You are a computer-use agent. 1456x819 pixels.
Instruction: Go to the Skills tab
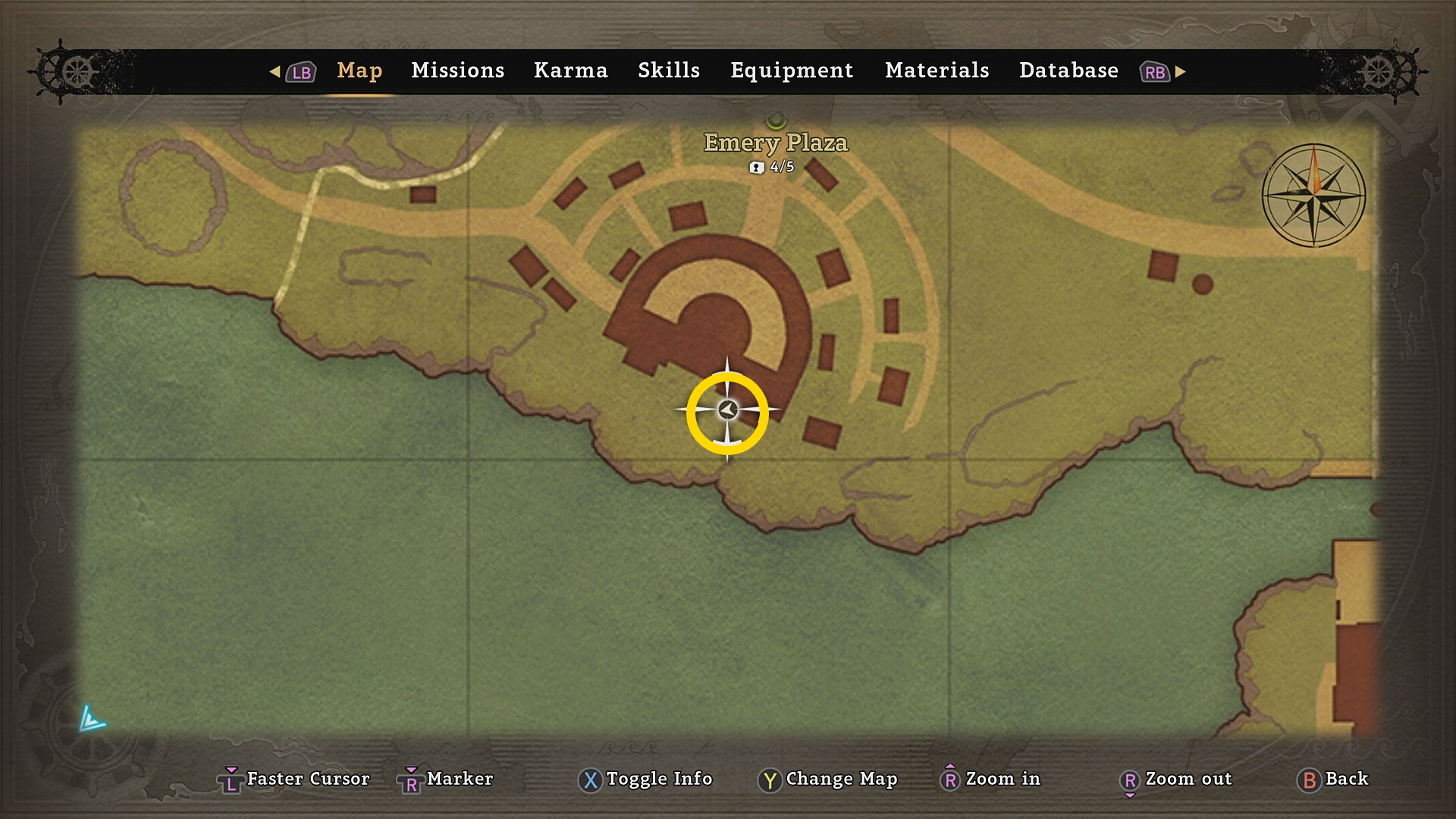[668, 71]
